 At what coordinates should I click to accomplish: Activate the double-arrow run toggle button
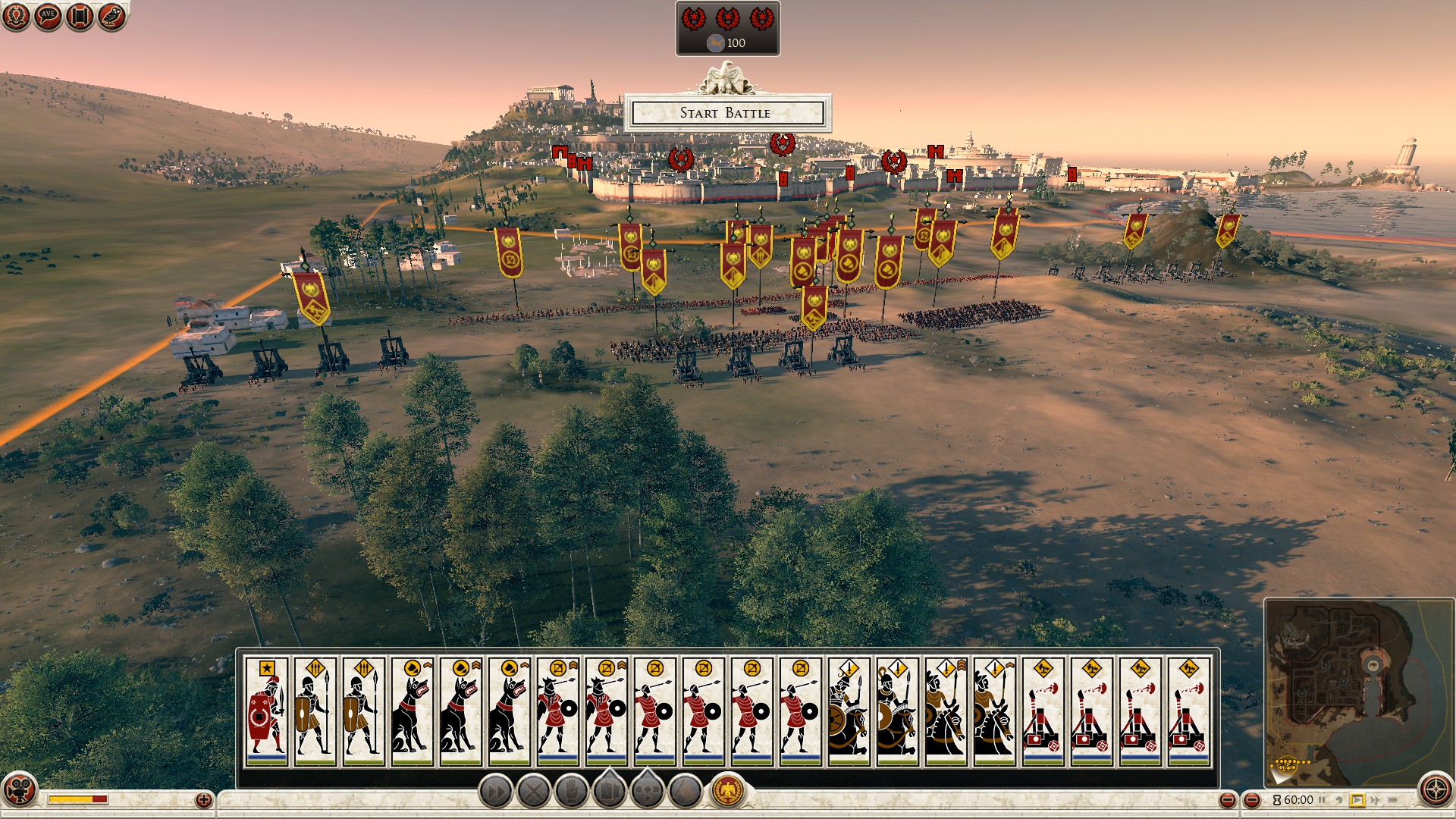coord(496,792)
